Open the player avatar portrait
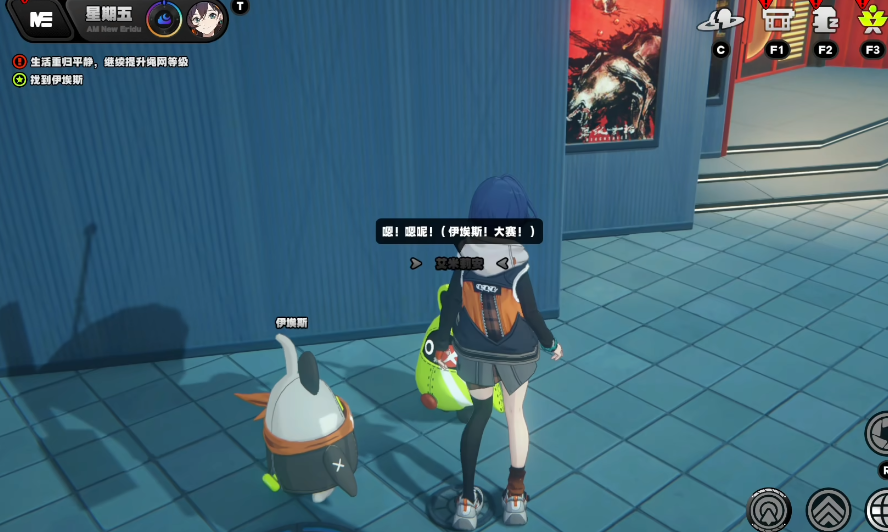 pyautogui.click(x=206, y=19)
